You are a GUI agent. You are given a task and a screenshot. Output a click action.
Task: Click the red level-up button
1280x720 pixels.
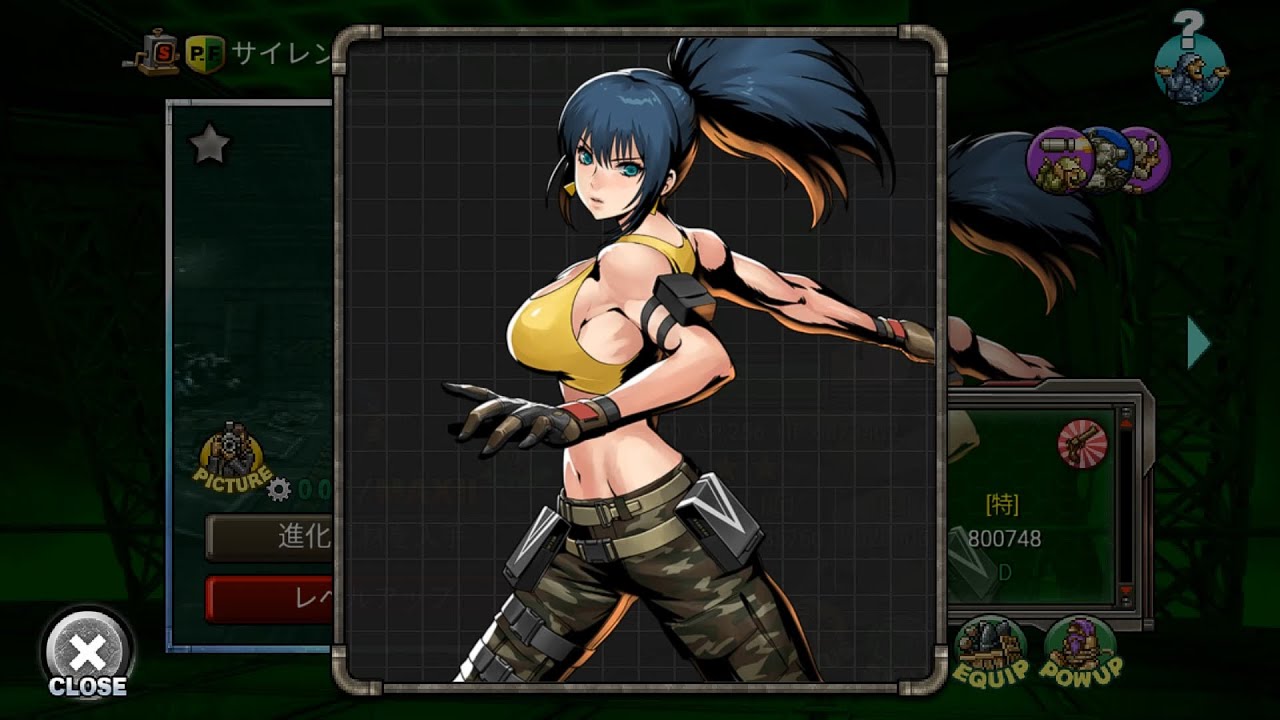click(270, 599)
